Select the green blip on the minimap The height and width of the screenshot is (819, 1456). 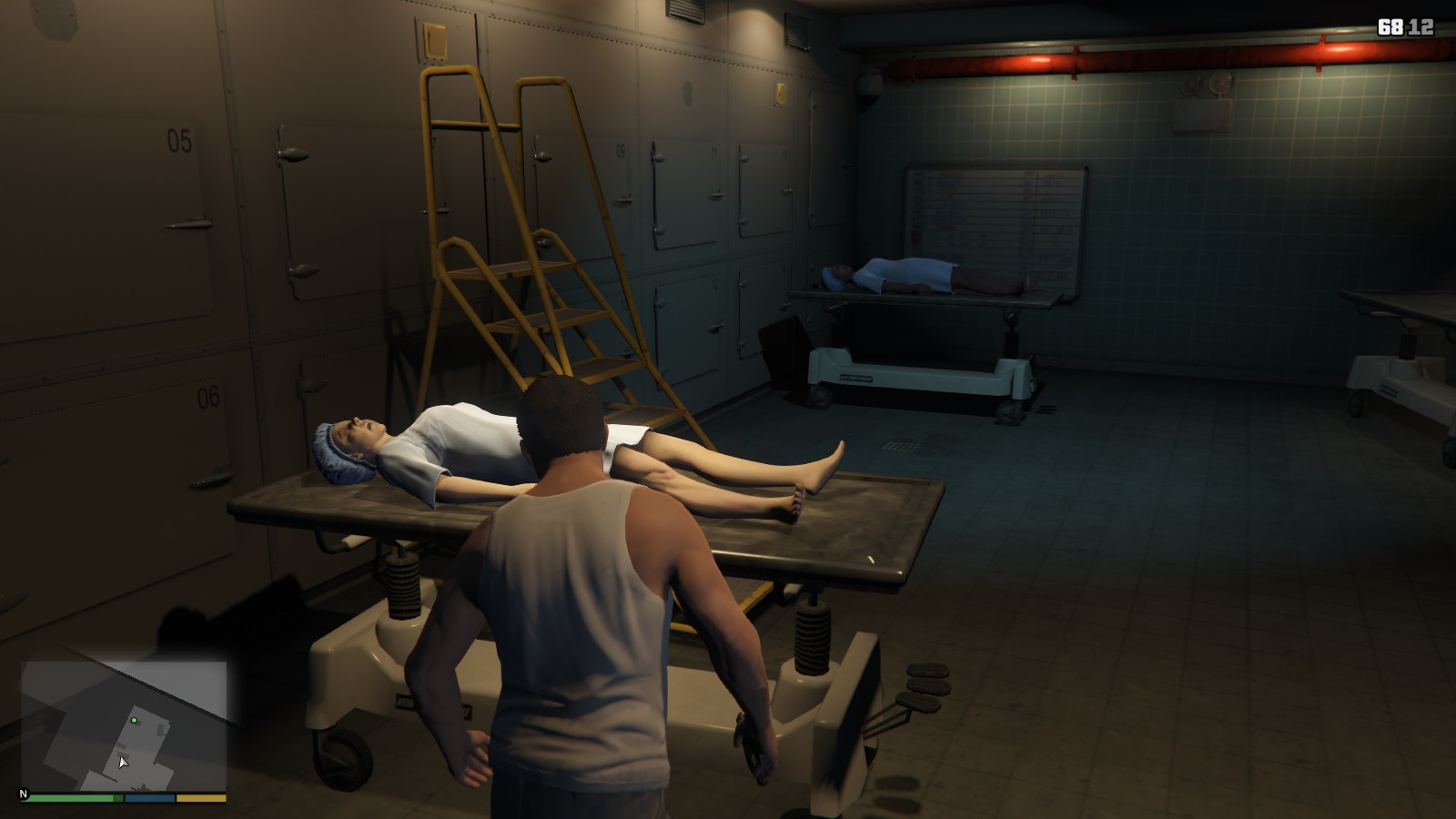pos(134,720)
